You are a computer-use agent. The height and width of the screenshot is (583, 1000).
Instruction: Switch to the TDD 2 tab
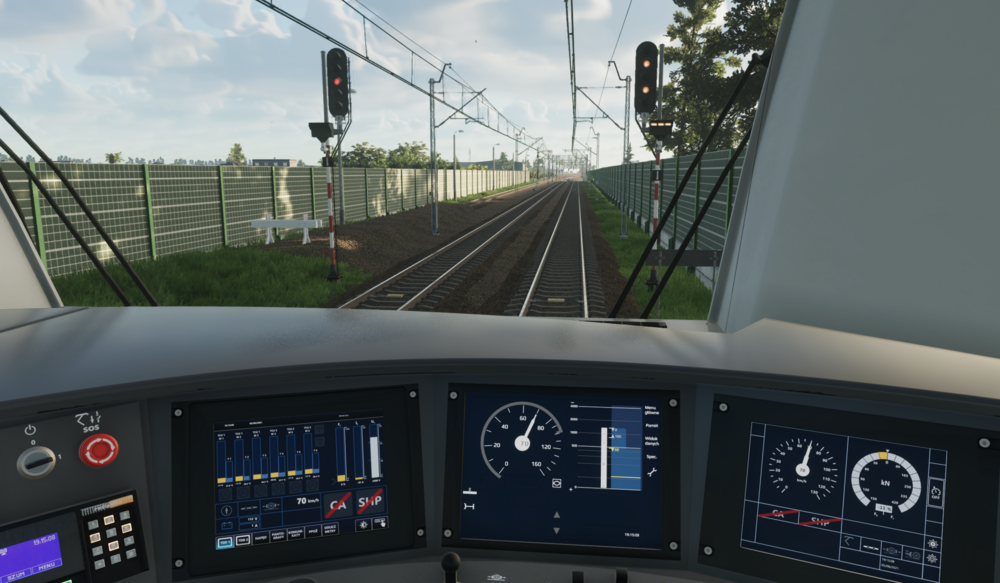[243, 540]
